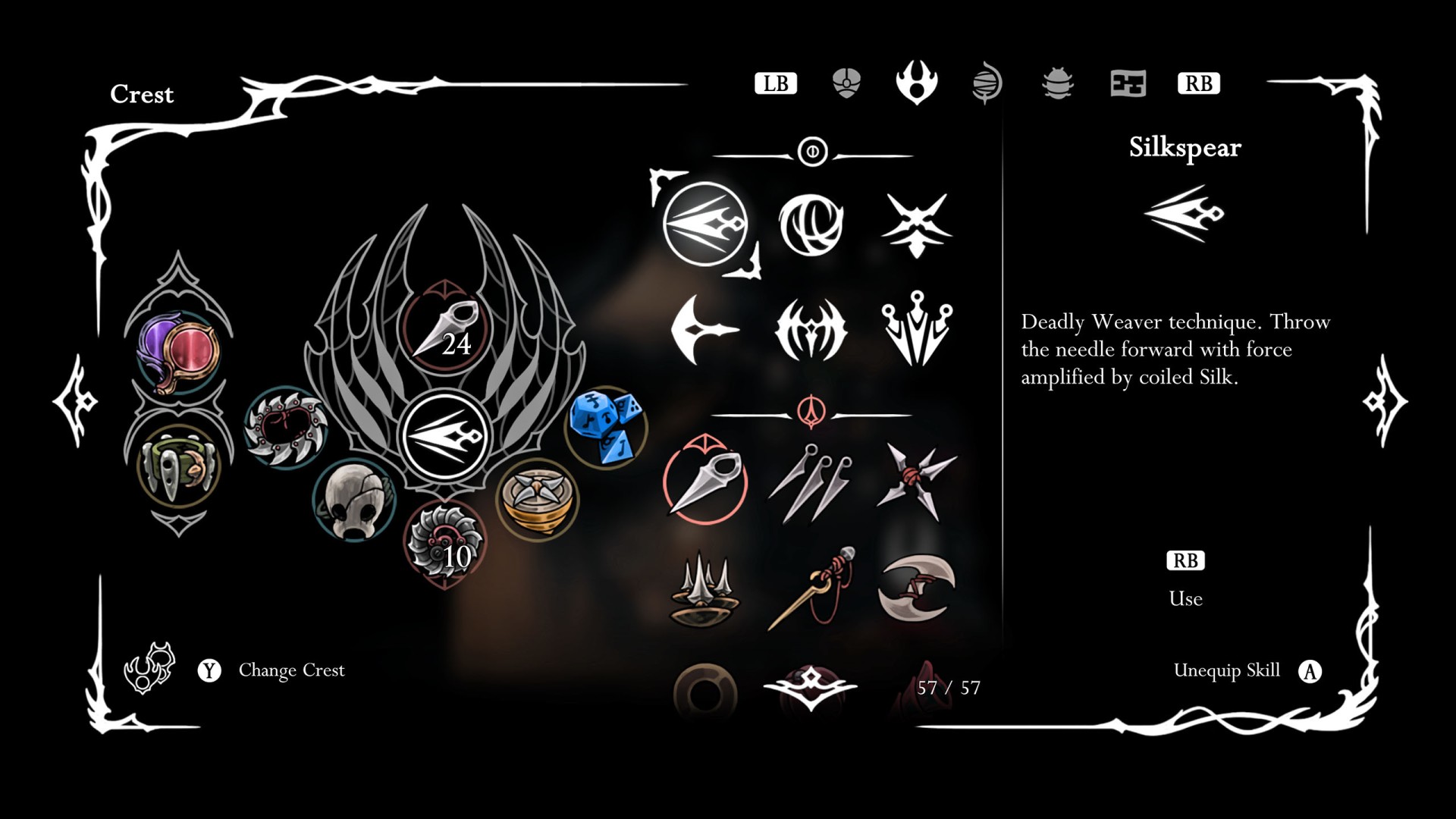The image size is (1456, 819).
Task: Click Unequip Skill
Action: click(1225, 670)
